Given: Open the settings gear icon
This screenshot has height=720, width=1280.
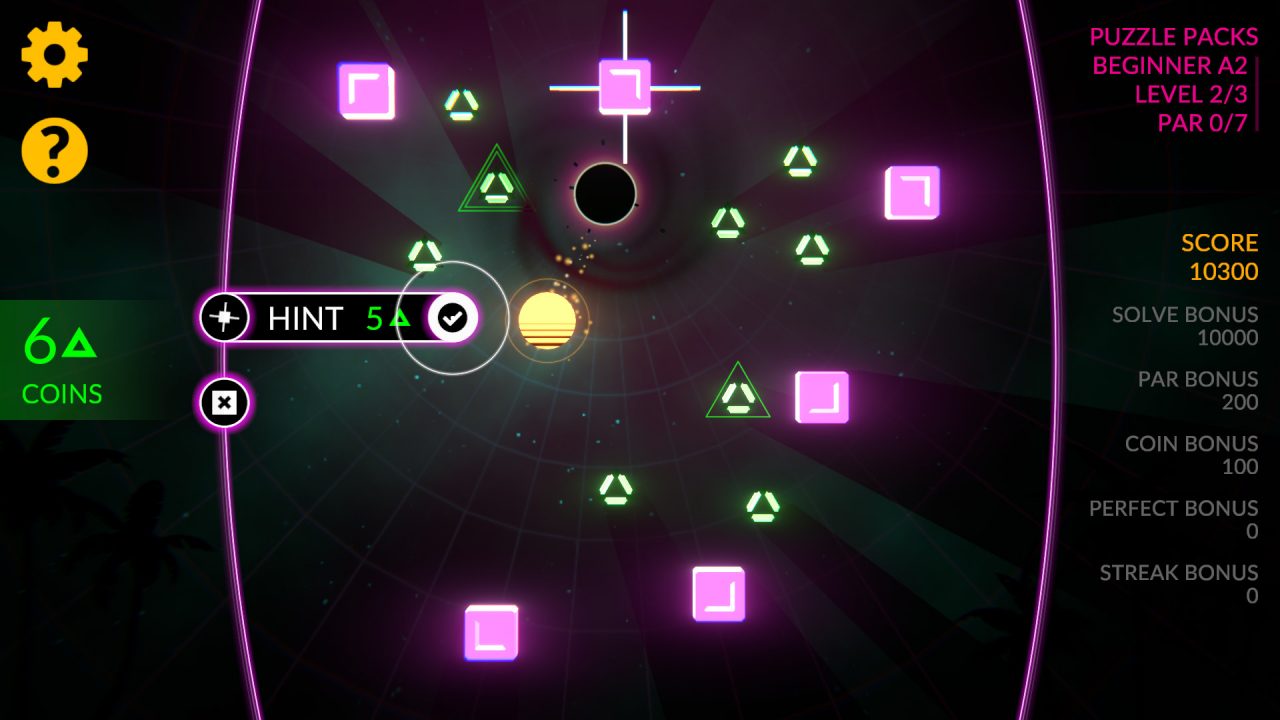Looking at the screenshot, I should (x=55, y=55).
